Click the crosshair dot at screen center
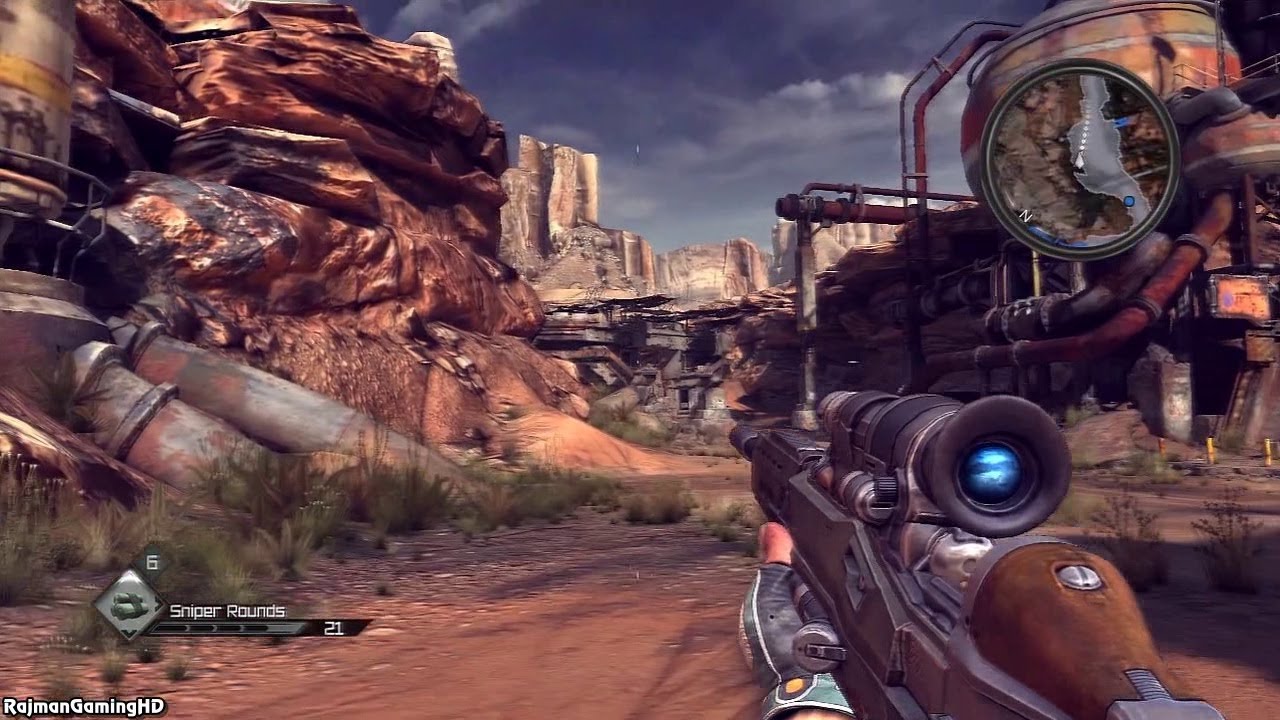 [640, 360]
